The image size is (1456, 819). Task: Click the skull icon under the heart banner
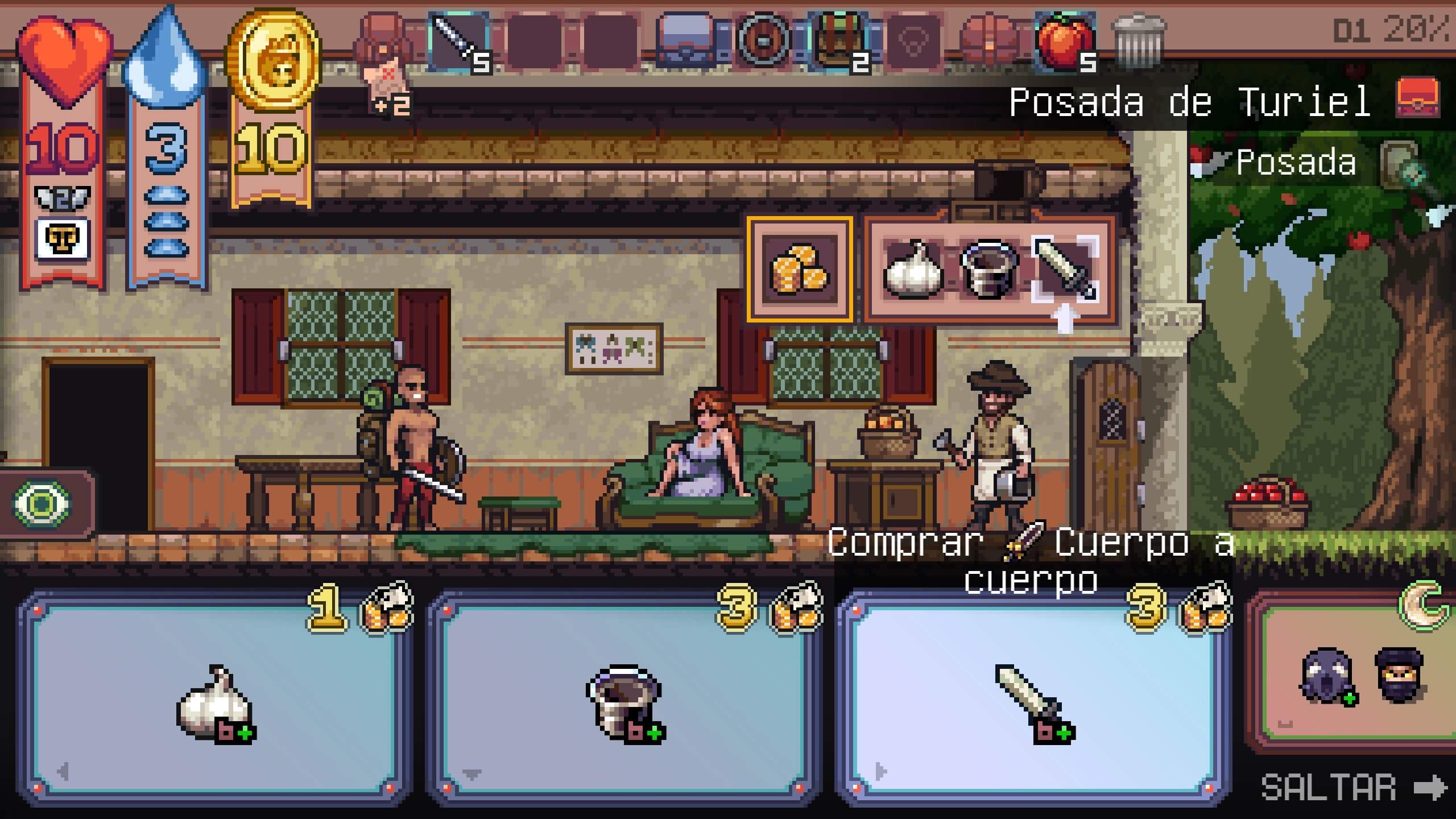[x=62, y=239]
